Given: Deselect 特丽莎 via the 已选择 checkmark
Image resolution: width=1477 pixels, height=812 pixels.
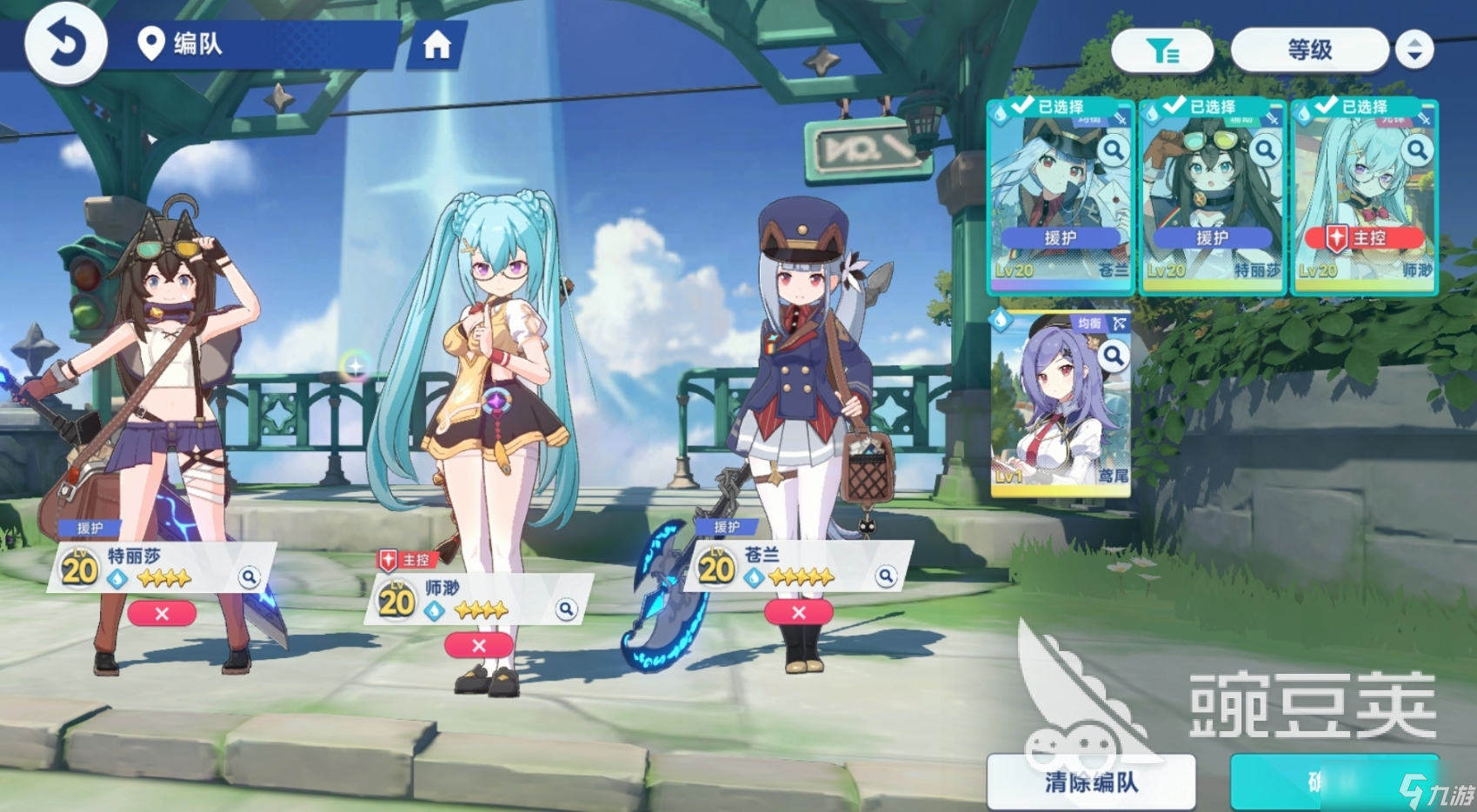Looking at the screenshot, I should (1173, 106).
